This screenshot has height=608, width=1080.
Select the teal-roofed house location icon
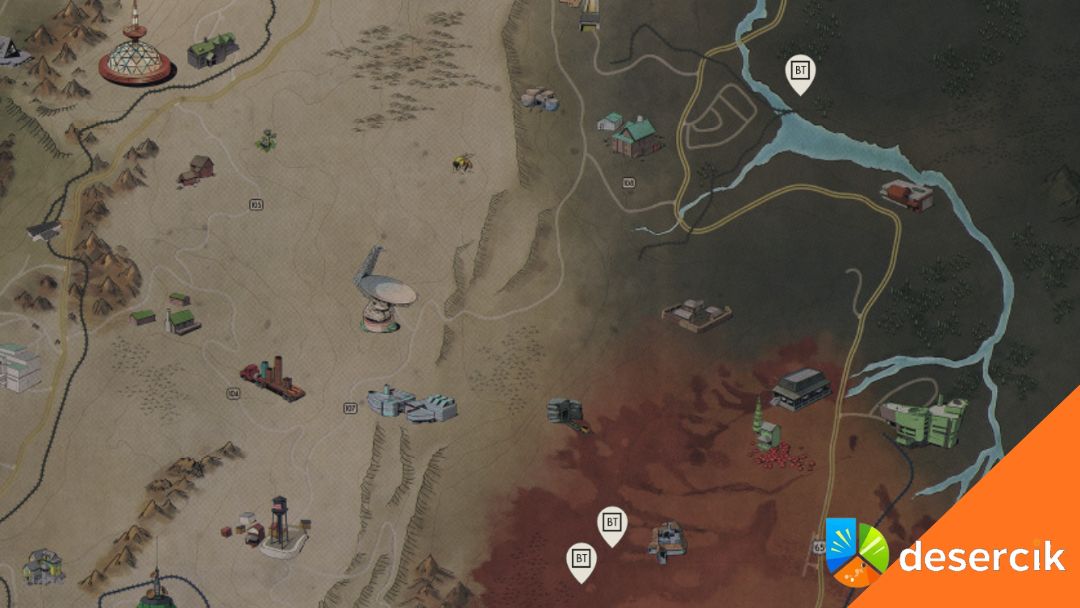pos(636,135)
